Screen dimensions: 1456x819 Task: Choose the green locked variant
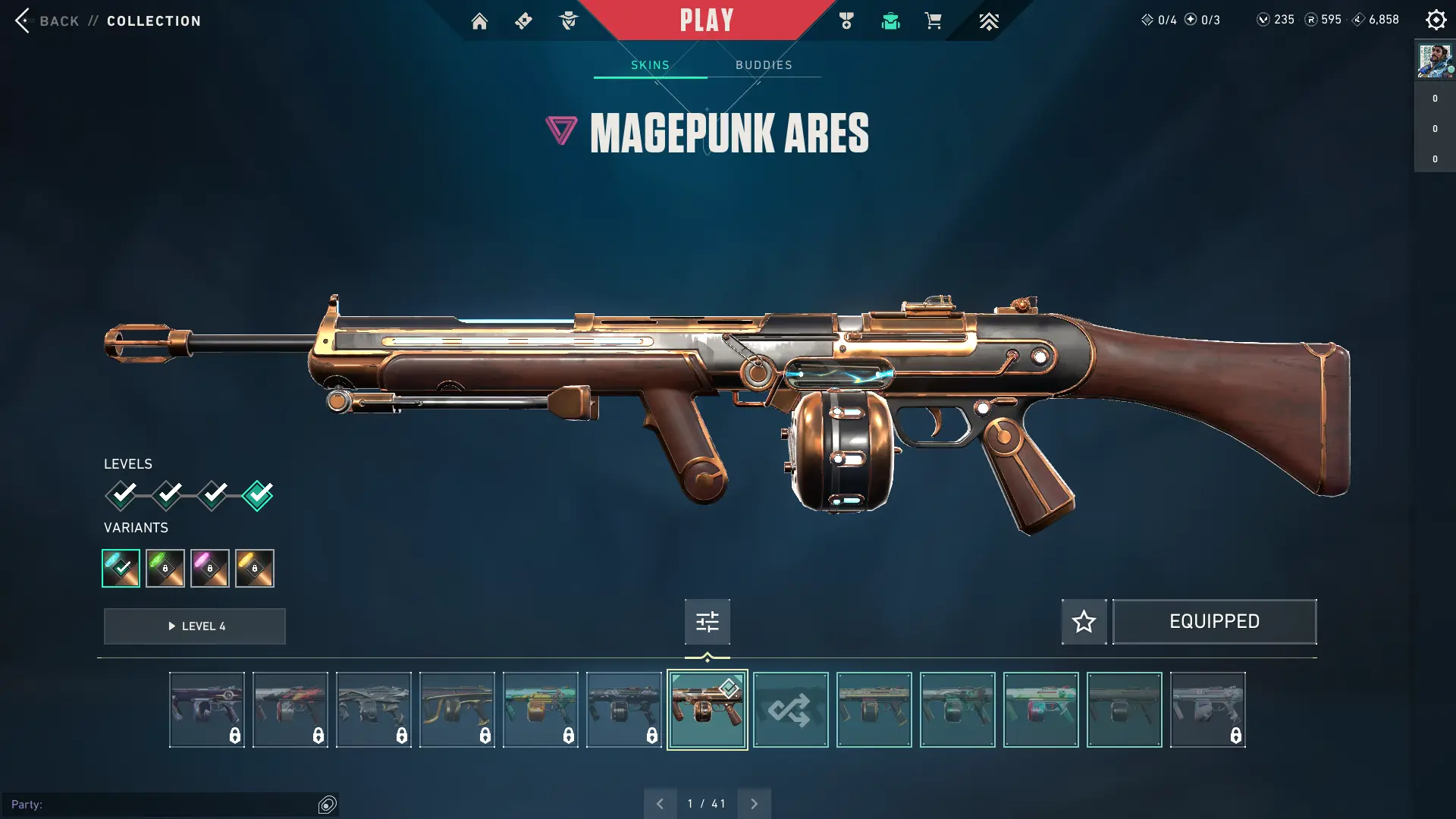[x=165, y=568]
